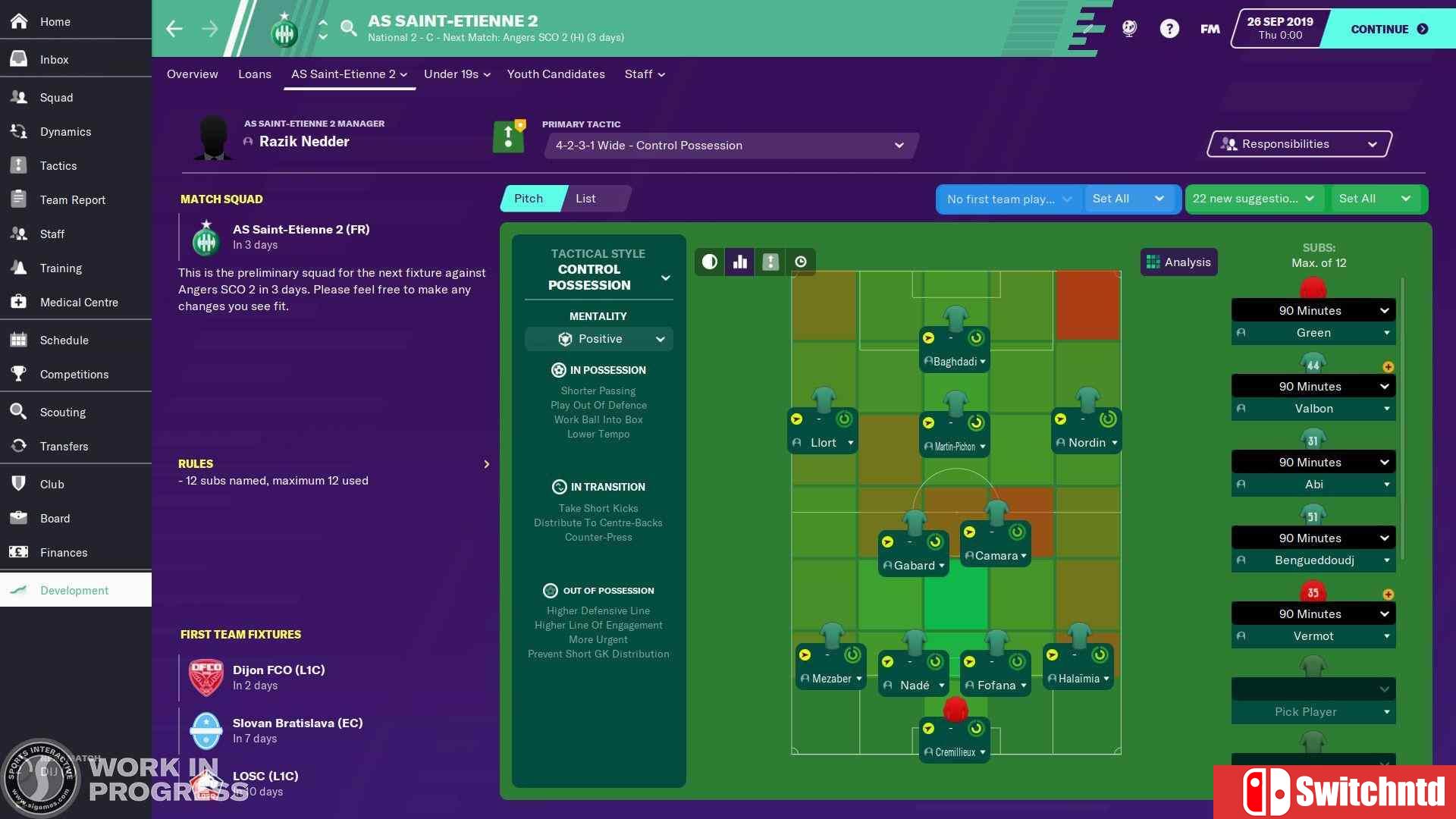This screenshot has width=1456, height=819.
Task: Open the pitch player-positions view icon
Action: tap(770, 262)
